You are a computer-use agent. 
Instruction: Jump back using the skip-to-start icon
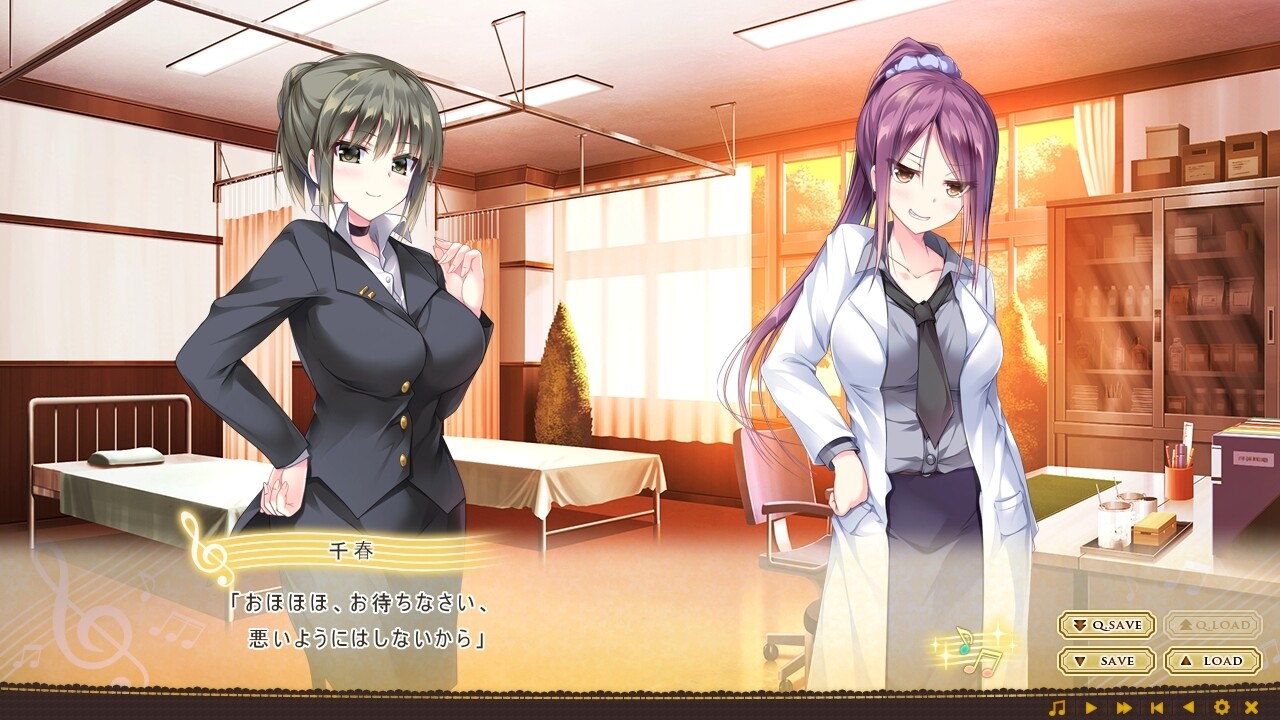pos(1157,706)
